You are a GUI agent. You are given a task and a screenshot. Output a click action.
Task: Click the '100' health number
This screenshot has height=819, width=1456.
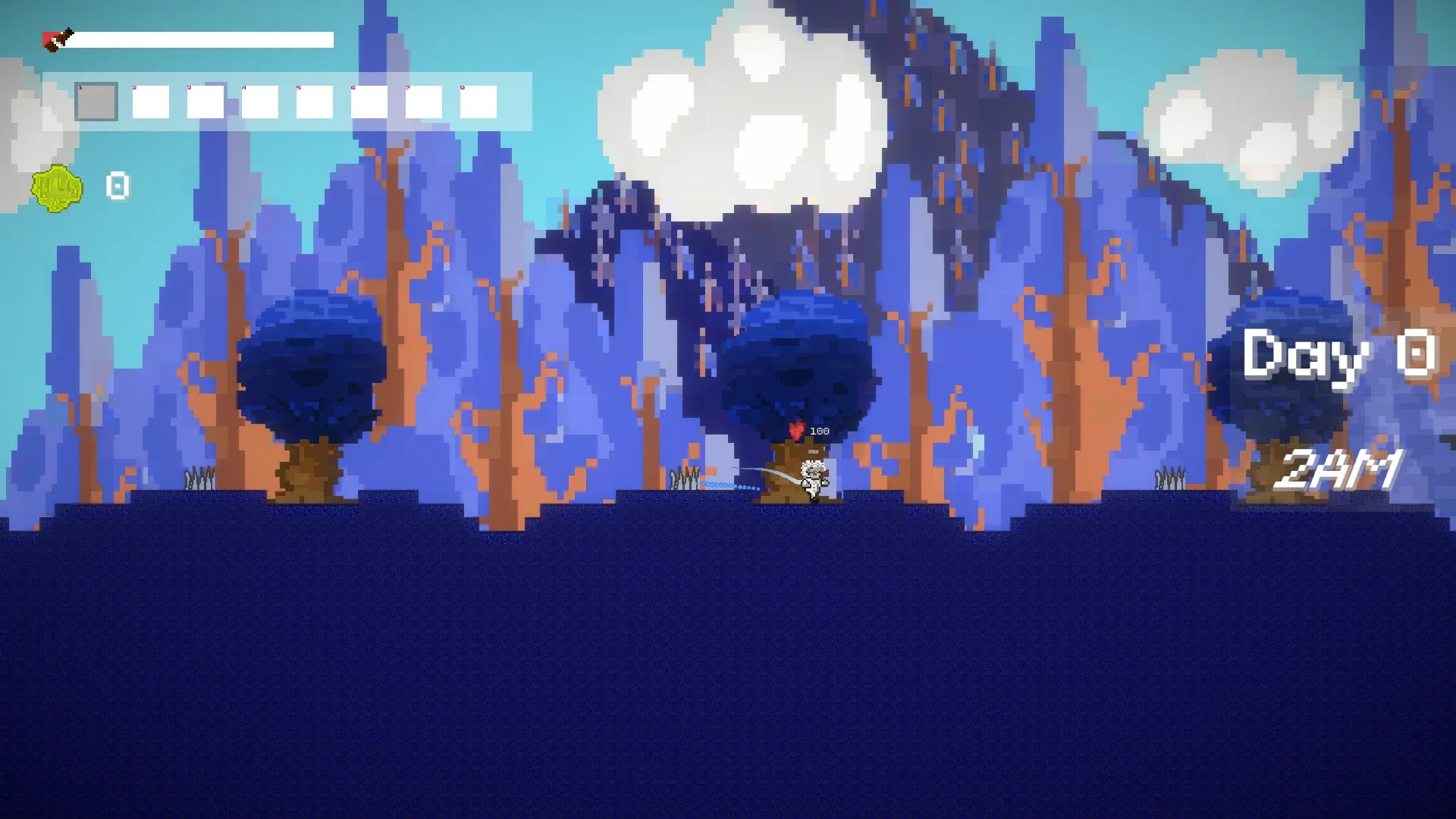[821, 431]
